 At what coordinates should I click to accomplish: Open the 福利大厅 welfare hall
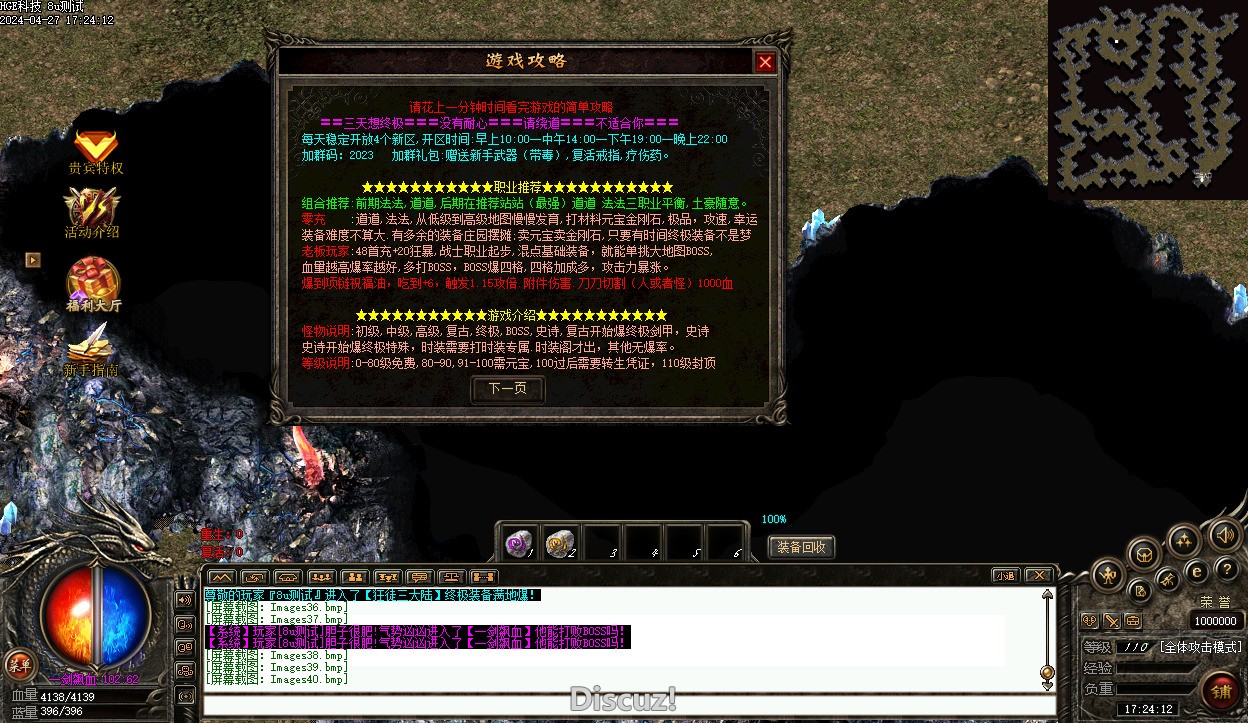[x=93, y=283]
